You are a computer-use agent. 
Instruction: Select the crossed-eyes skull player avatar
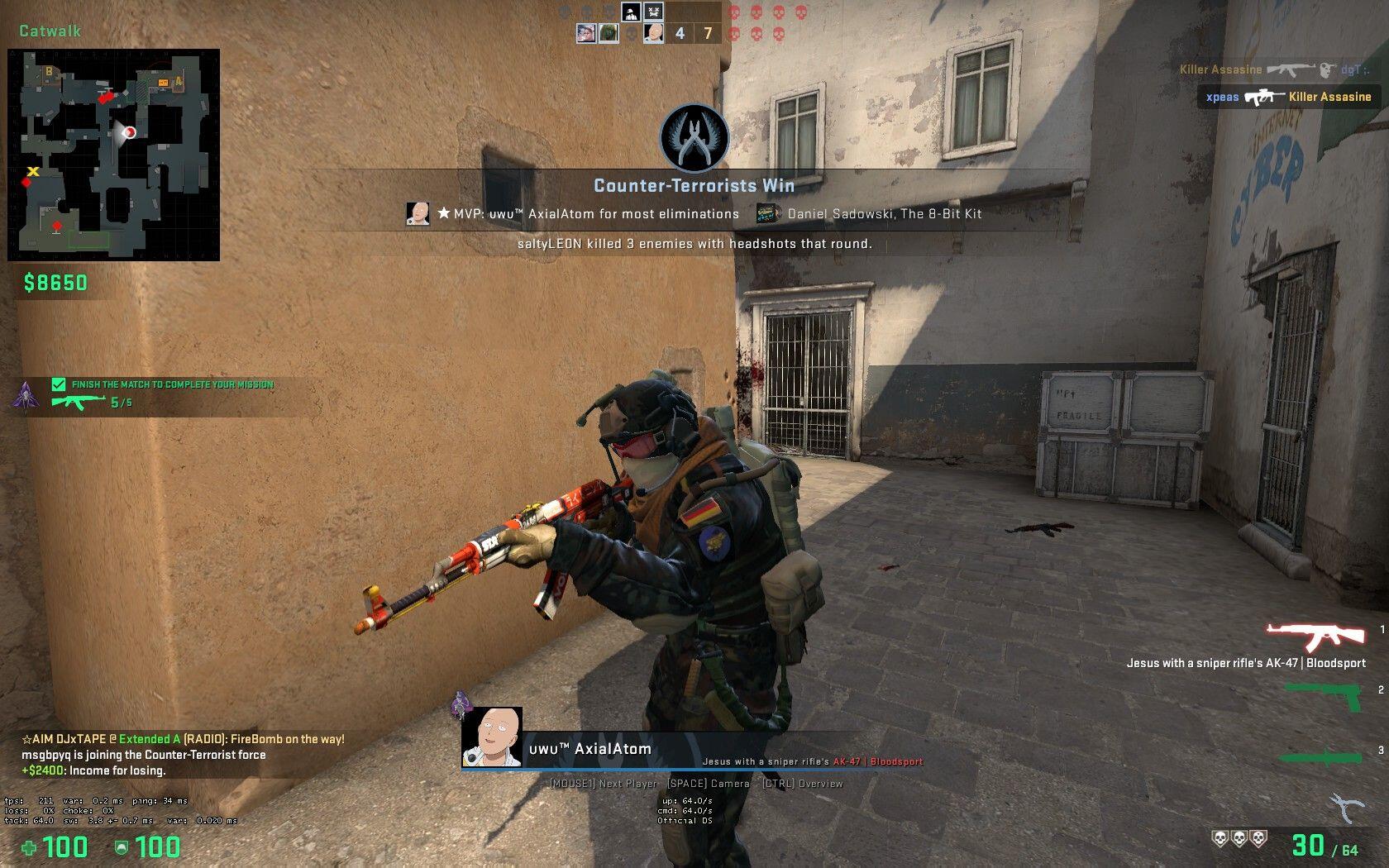click(x=653, y=12)
